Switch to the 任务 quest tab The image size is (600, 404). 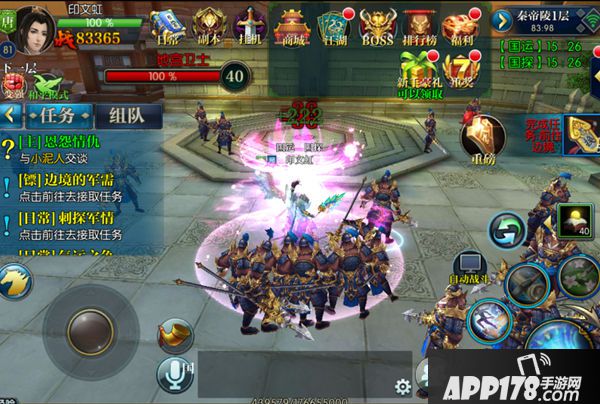click(52, 115)
